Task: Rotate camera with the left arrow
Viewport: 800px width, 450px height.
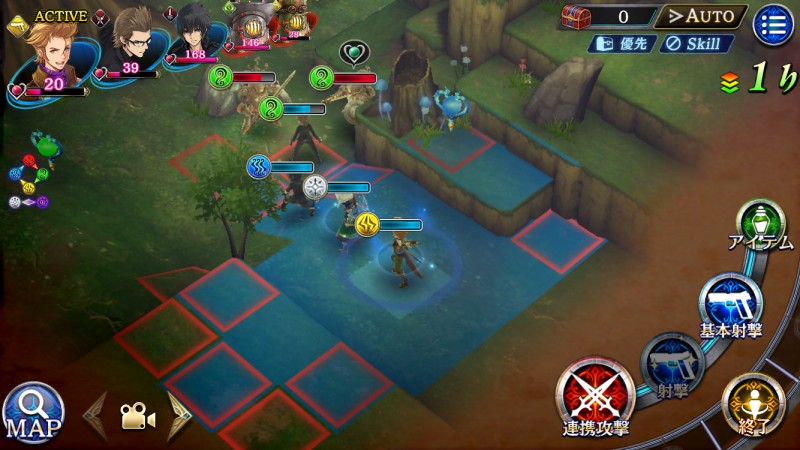Action: coord(96,415)
